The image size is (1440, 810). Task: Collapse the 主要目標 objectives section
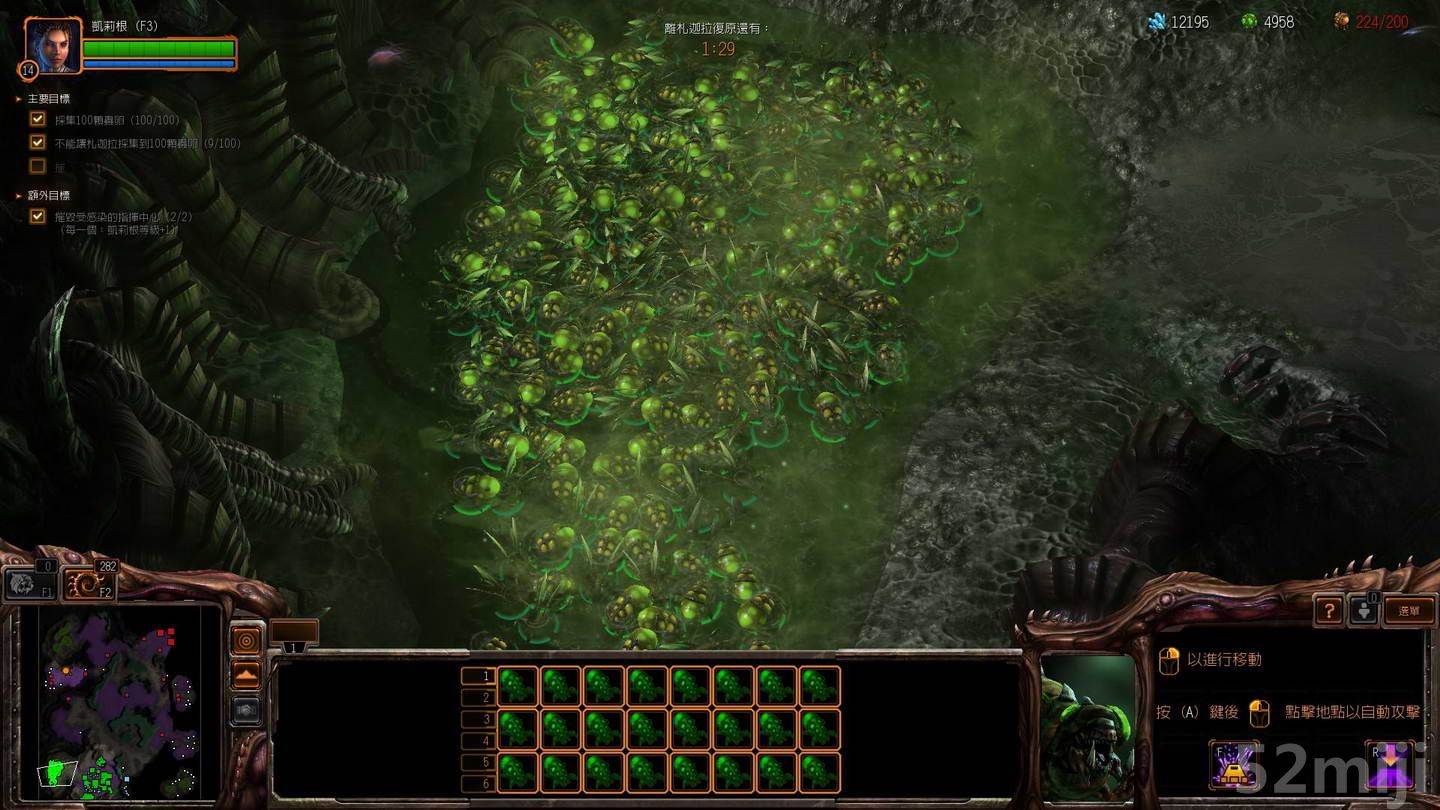coord(16,99)
